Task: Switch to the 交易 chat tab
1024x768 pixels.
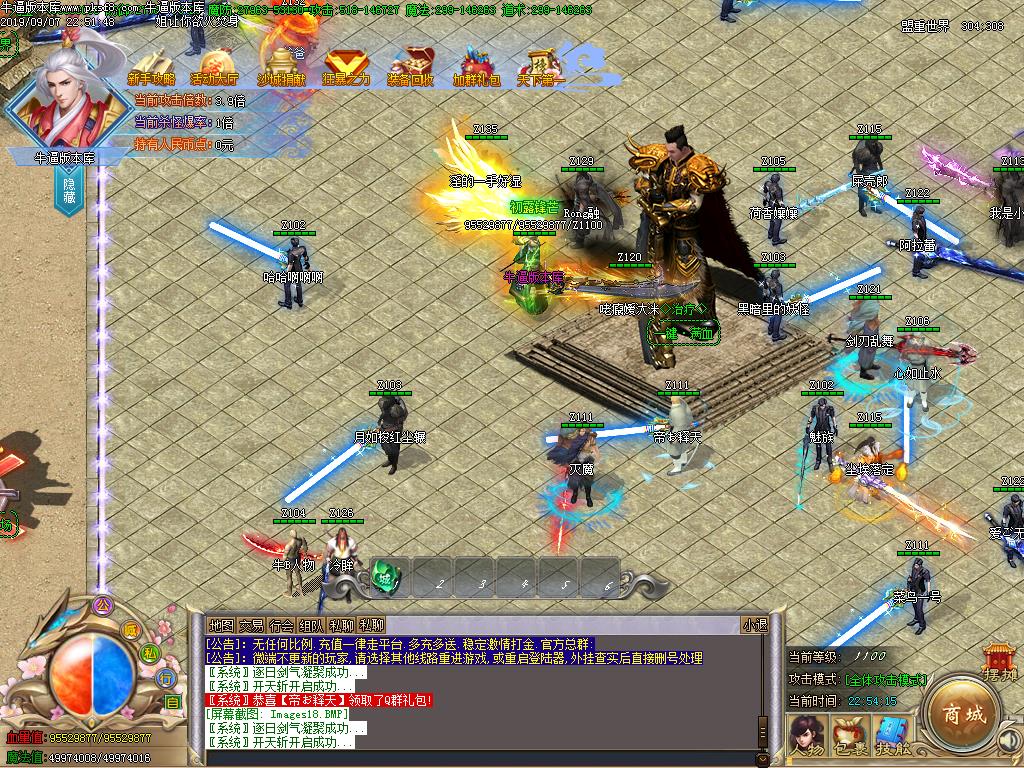Action: [x=251, y=625]
